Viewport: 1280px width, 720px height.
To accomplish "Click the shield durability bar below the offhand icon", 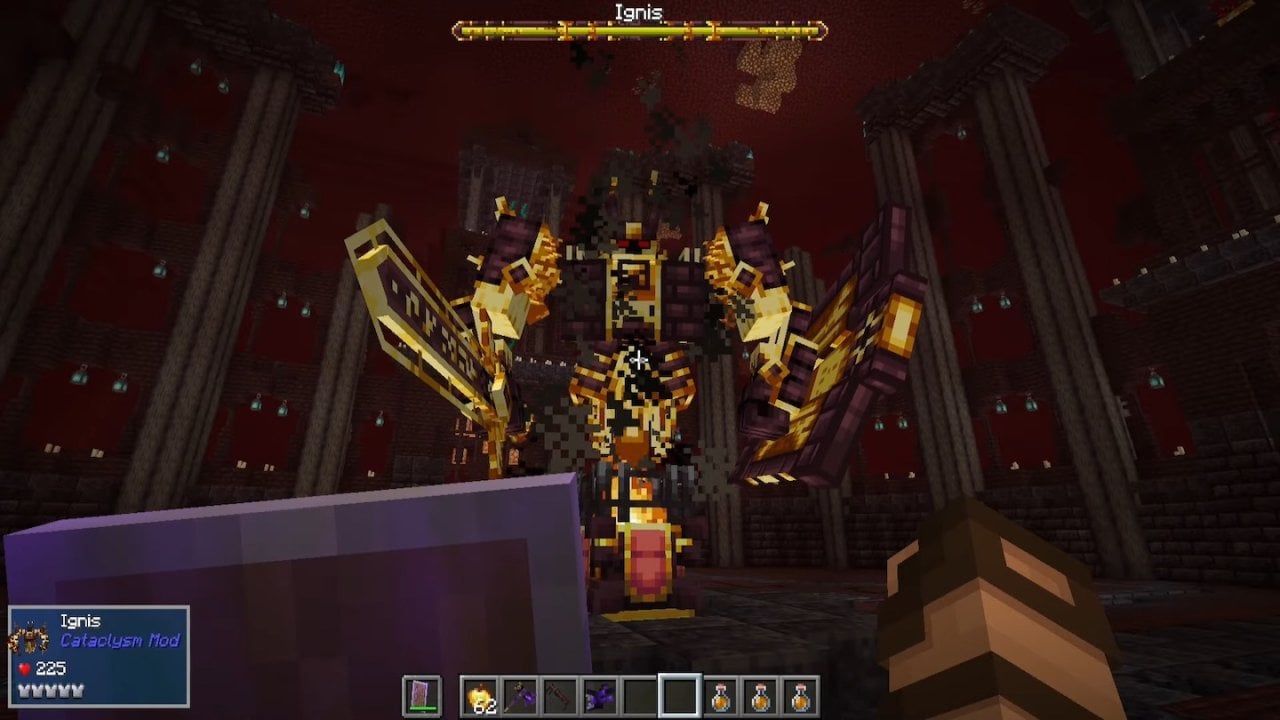I will 422,707.
